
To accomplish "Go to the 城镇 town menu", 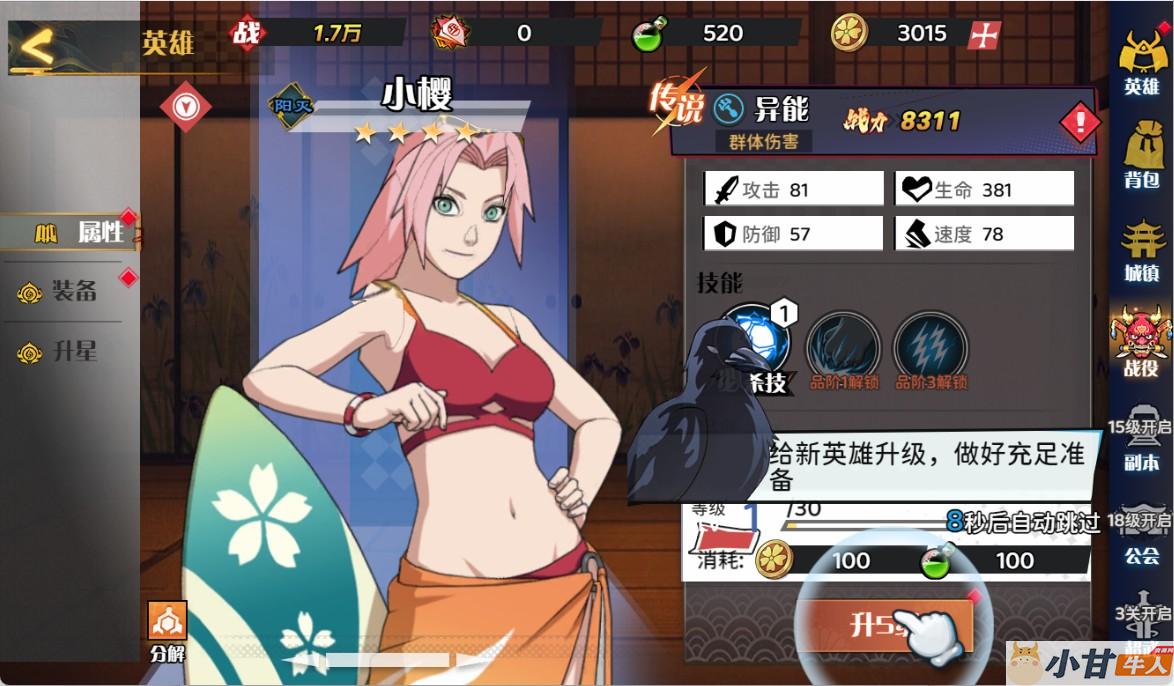I will [x=1141, y=249].
